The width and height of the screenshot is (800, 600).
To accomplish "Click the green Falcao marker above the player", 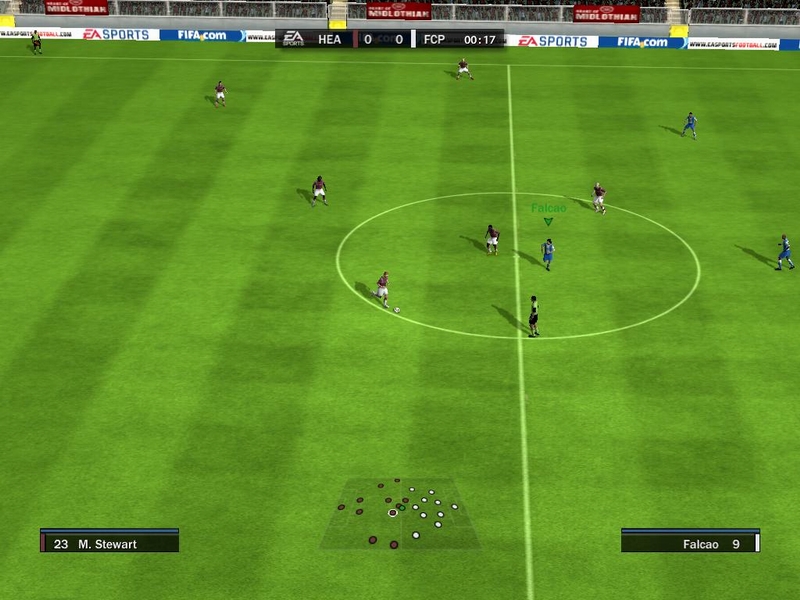I will click(548, 220).
